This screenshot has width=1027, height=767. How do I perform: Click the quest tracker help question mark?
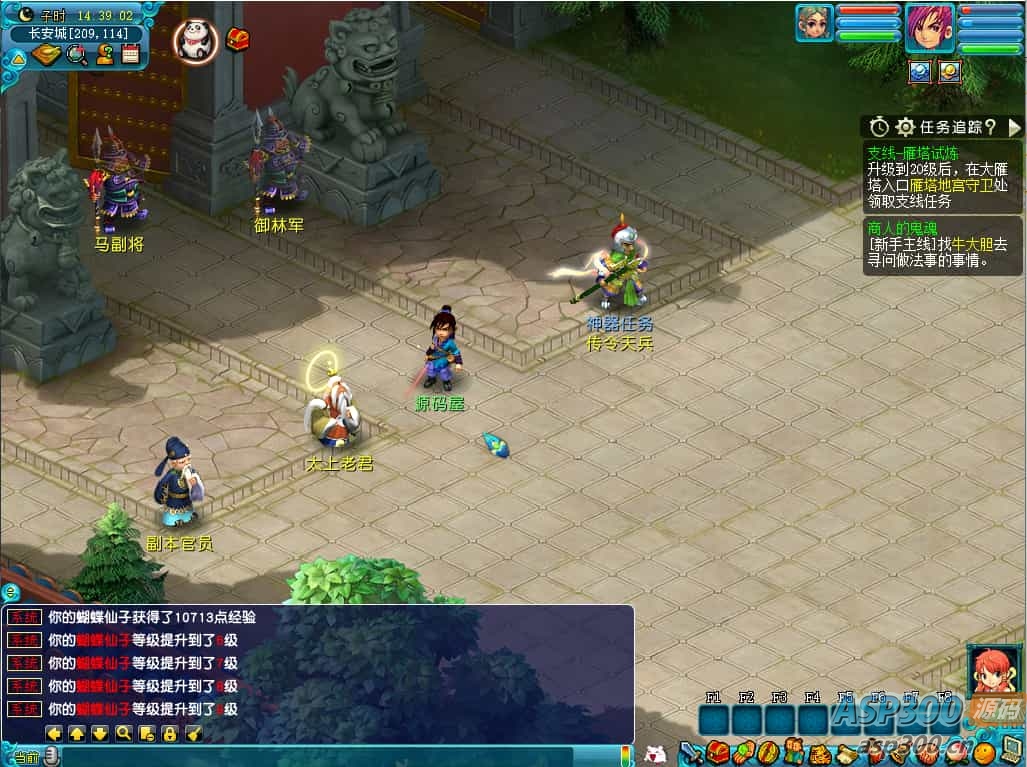pyautogui.click(x=989, y=127)
